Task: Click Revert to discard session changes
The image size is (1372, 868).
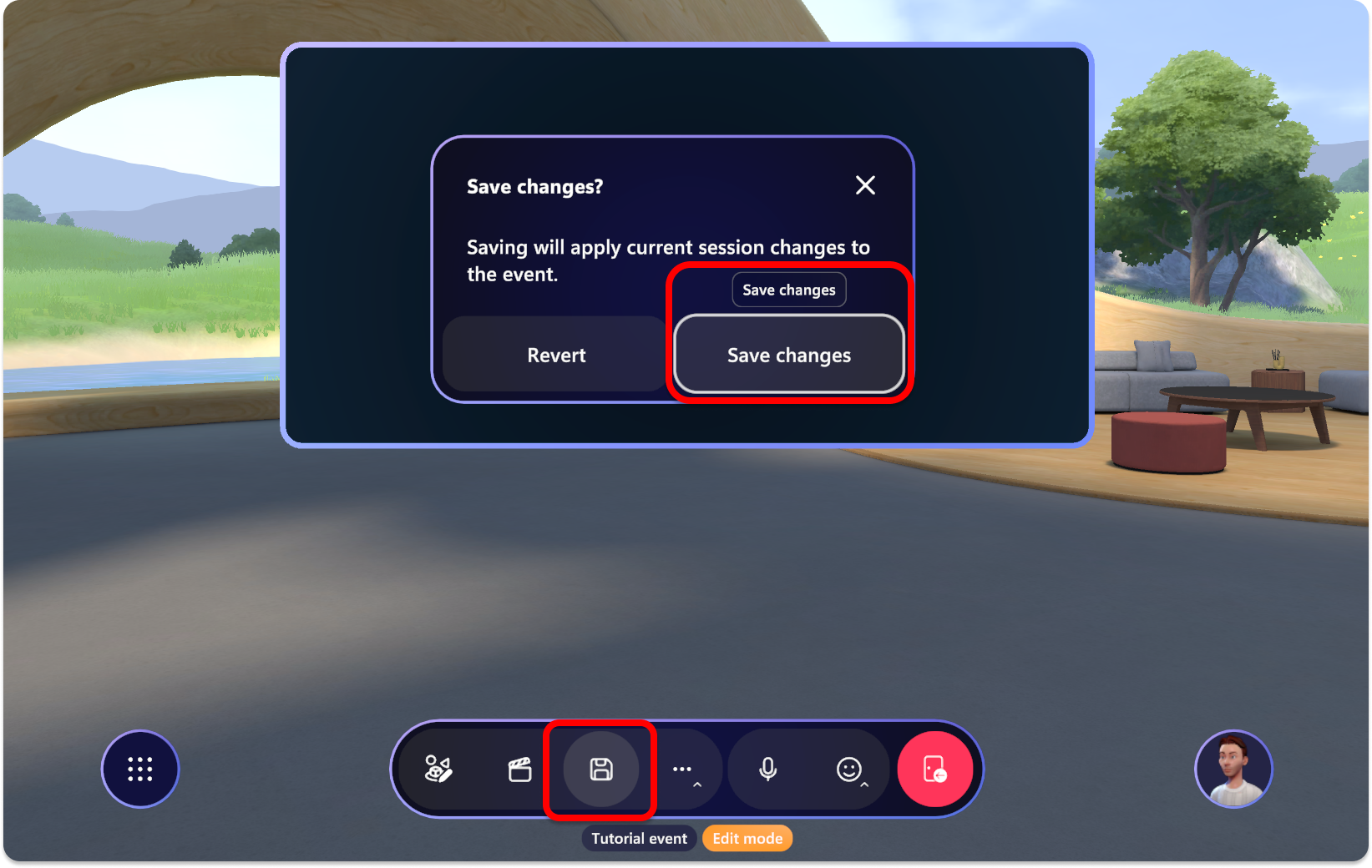Action: click(x=555, y=355)
